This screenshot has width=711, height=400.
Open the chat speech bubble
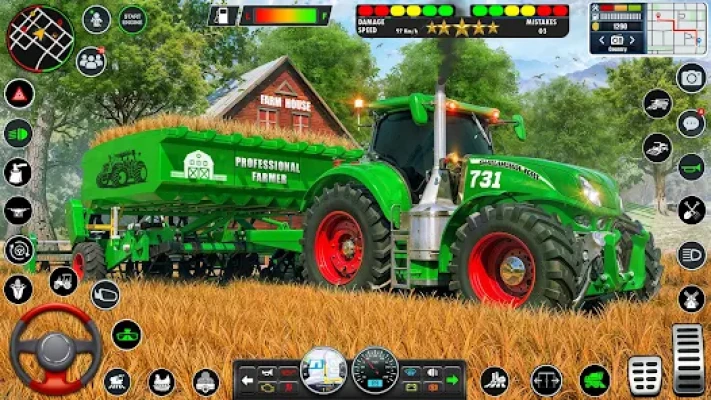(x=691, y=123)
